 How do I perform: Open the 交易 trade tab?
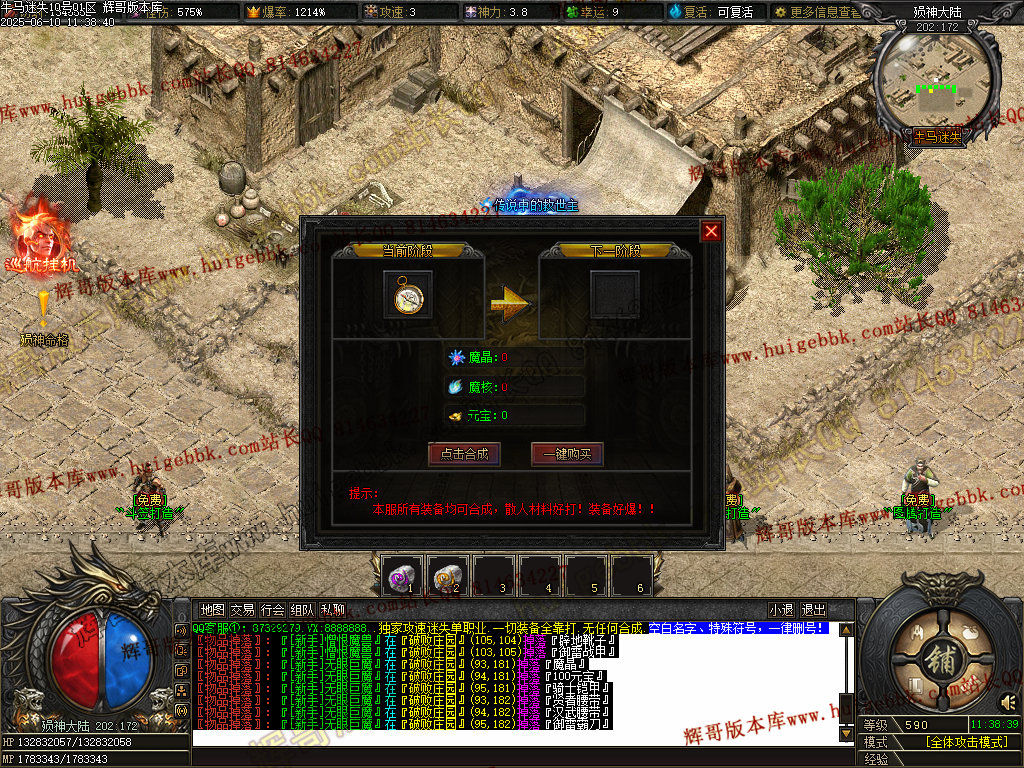[242, 609]
